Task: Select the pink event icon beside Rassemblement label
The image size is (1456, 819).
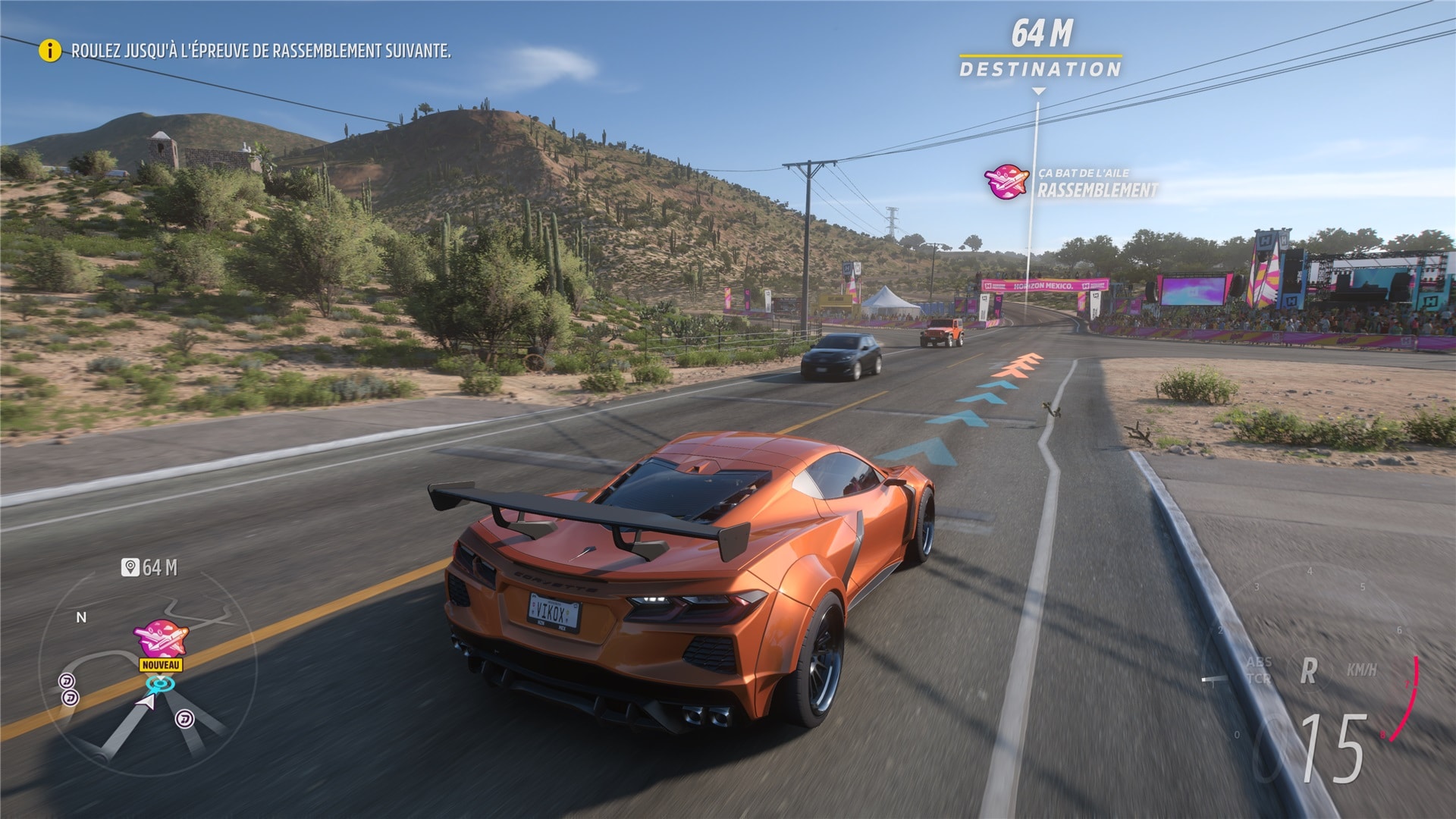Action: pos(1006,182)
